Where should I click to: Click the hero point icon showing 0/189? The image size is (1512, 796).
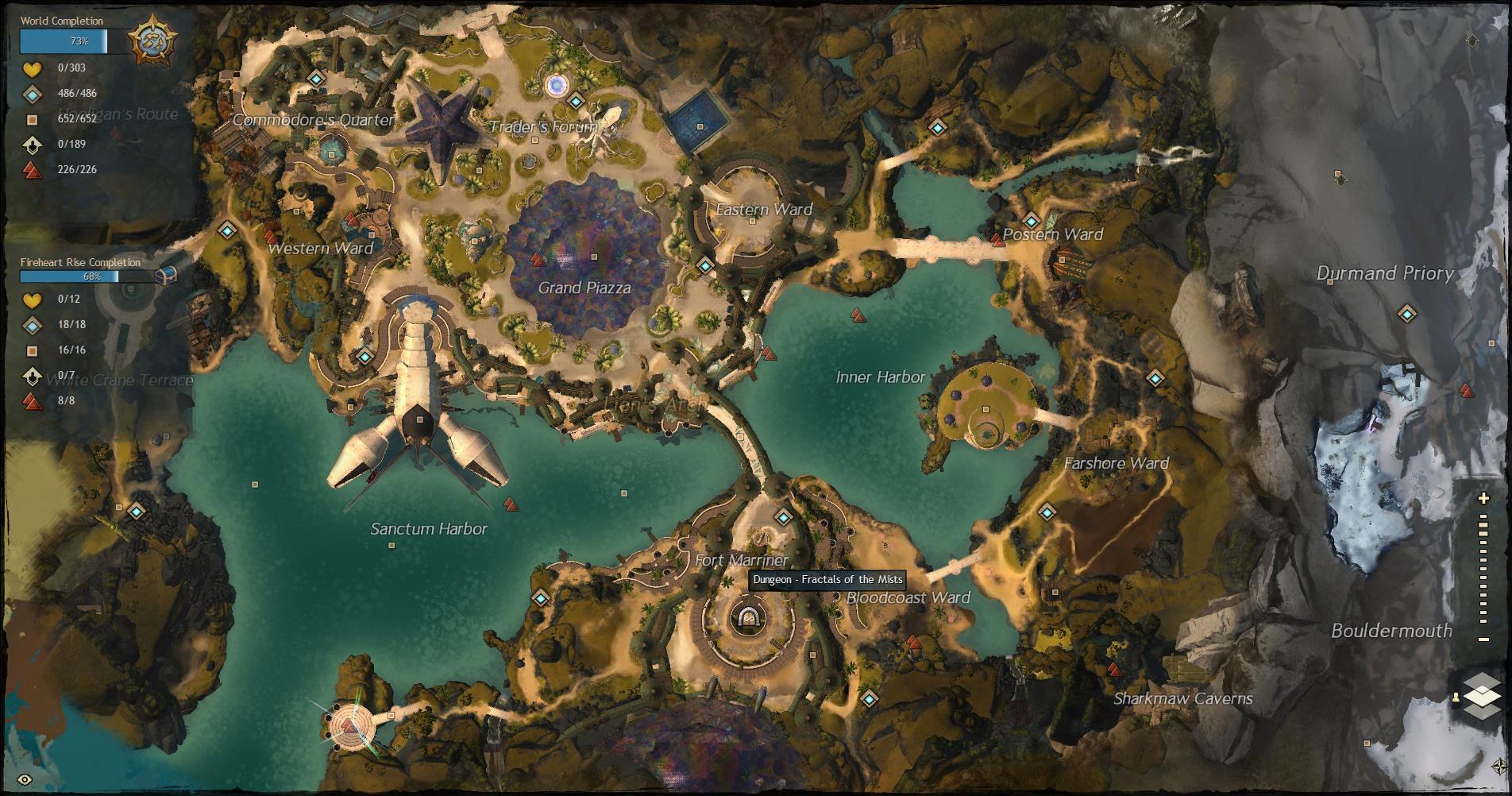click(x=31, y=144)
